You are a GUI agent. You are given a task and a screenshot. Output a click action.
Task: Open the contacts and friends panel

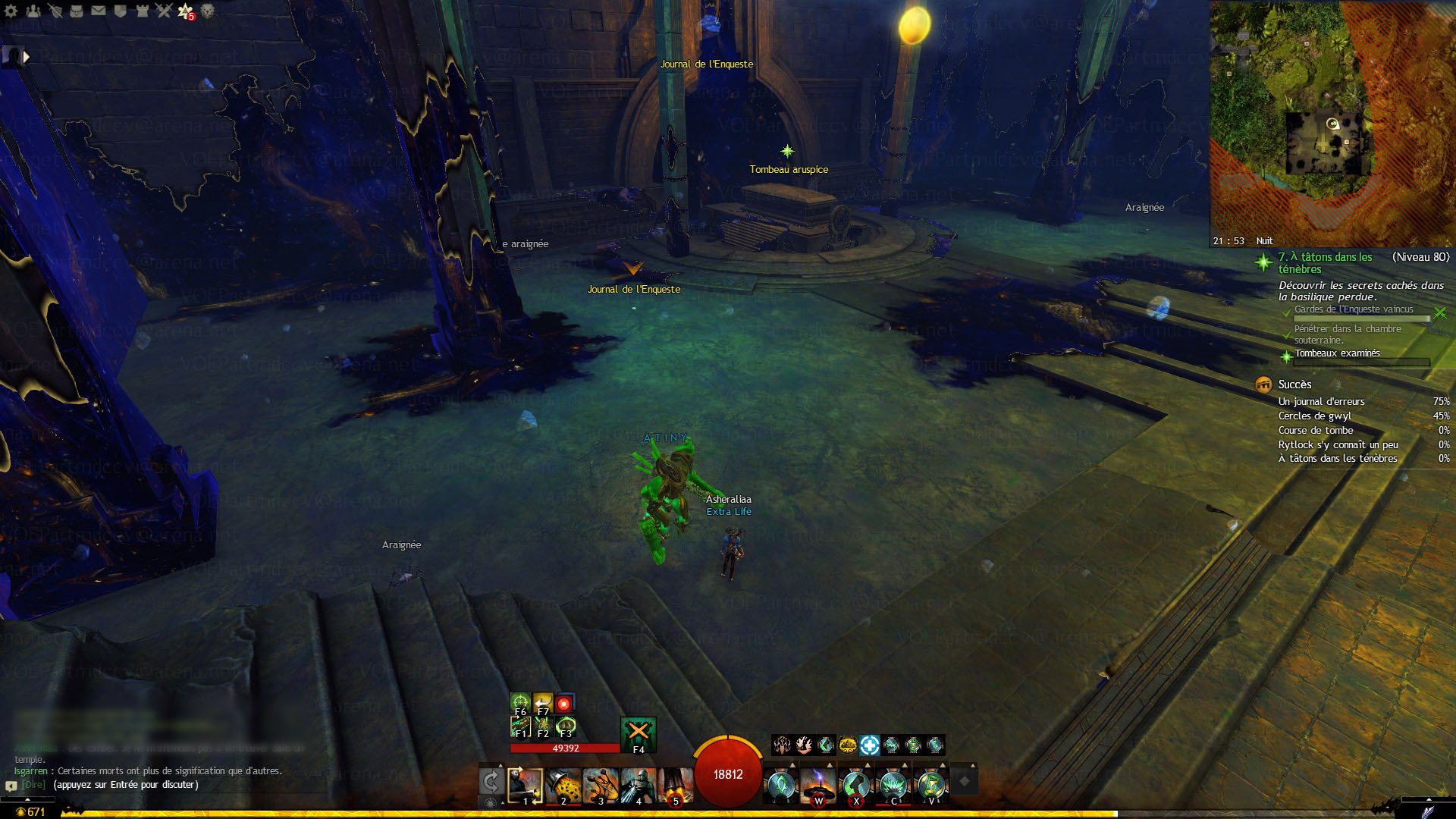pyautogui.click(x=33, y=11)
